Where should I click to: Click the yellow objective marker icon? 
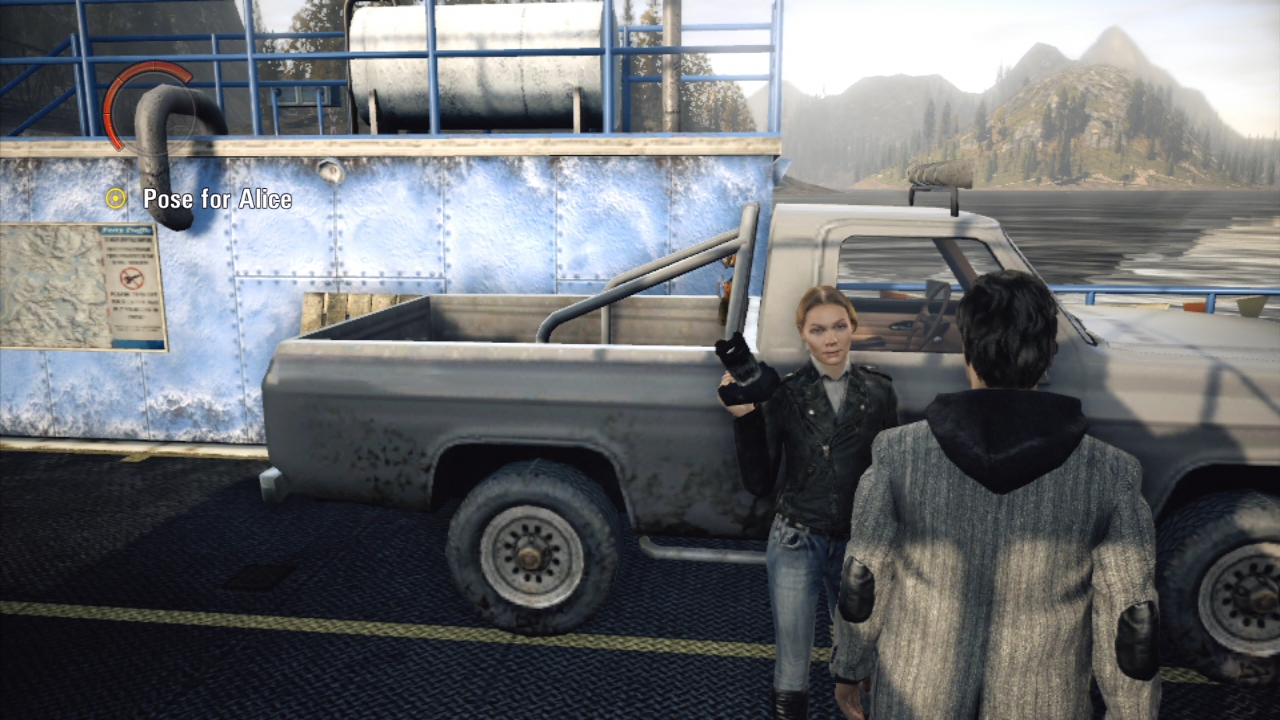click(115, 200)
